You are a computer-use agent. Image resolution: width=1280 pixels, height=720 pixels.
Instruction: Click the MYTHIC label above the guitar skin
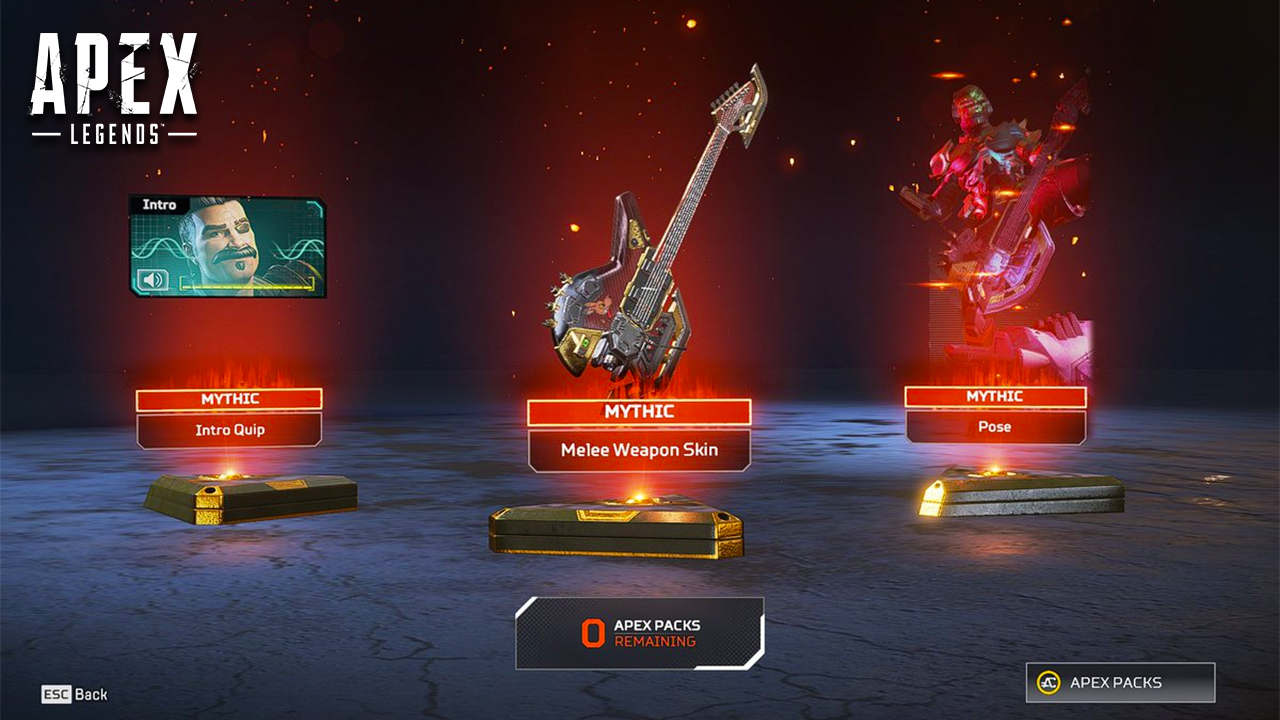pyautogui.click(x=640, y=411)
